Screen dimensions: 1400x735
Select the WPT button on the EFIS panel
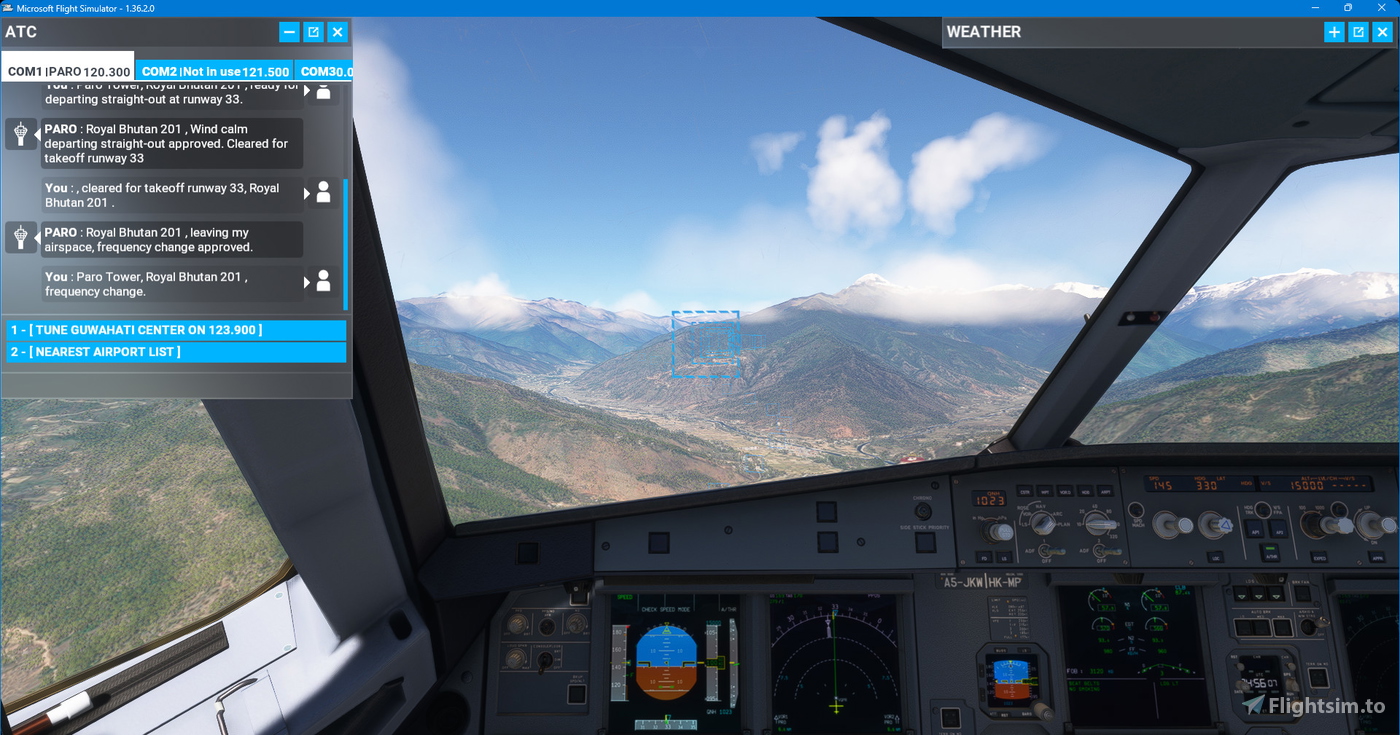coord(1046,492)
